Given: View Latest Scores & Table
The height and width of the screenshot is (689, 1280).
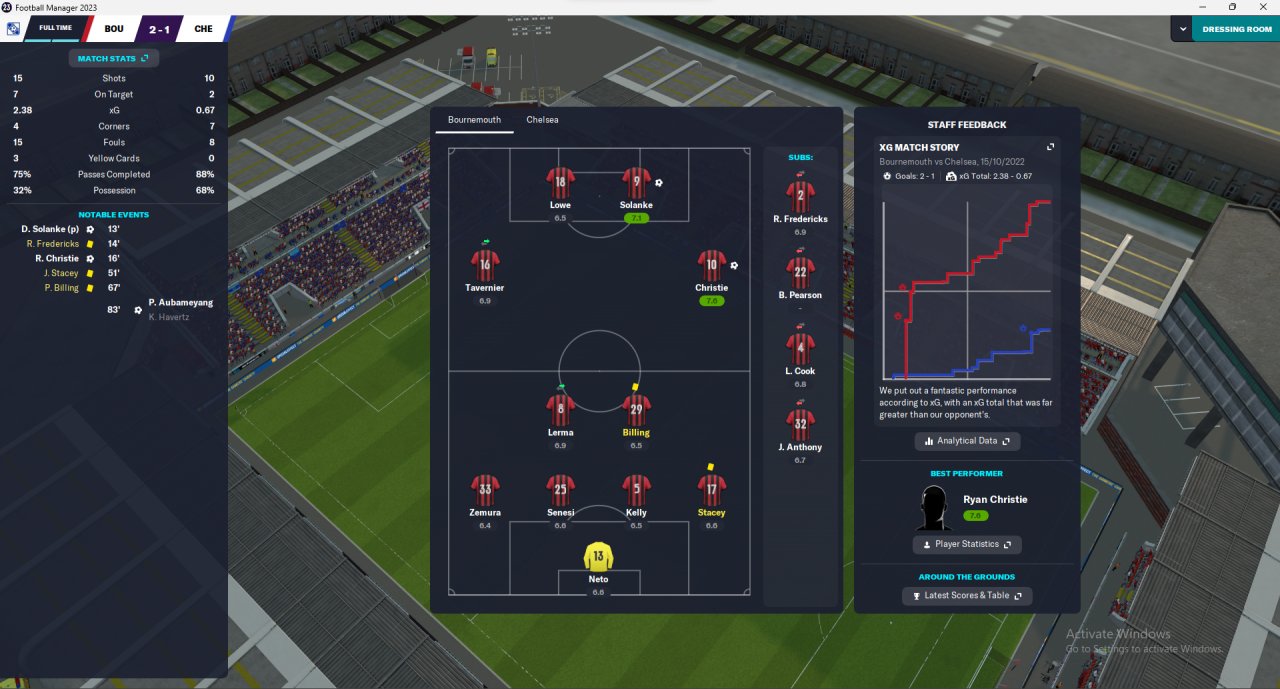Looking at the screenshot, I should coord(966,595).
